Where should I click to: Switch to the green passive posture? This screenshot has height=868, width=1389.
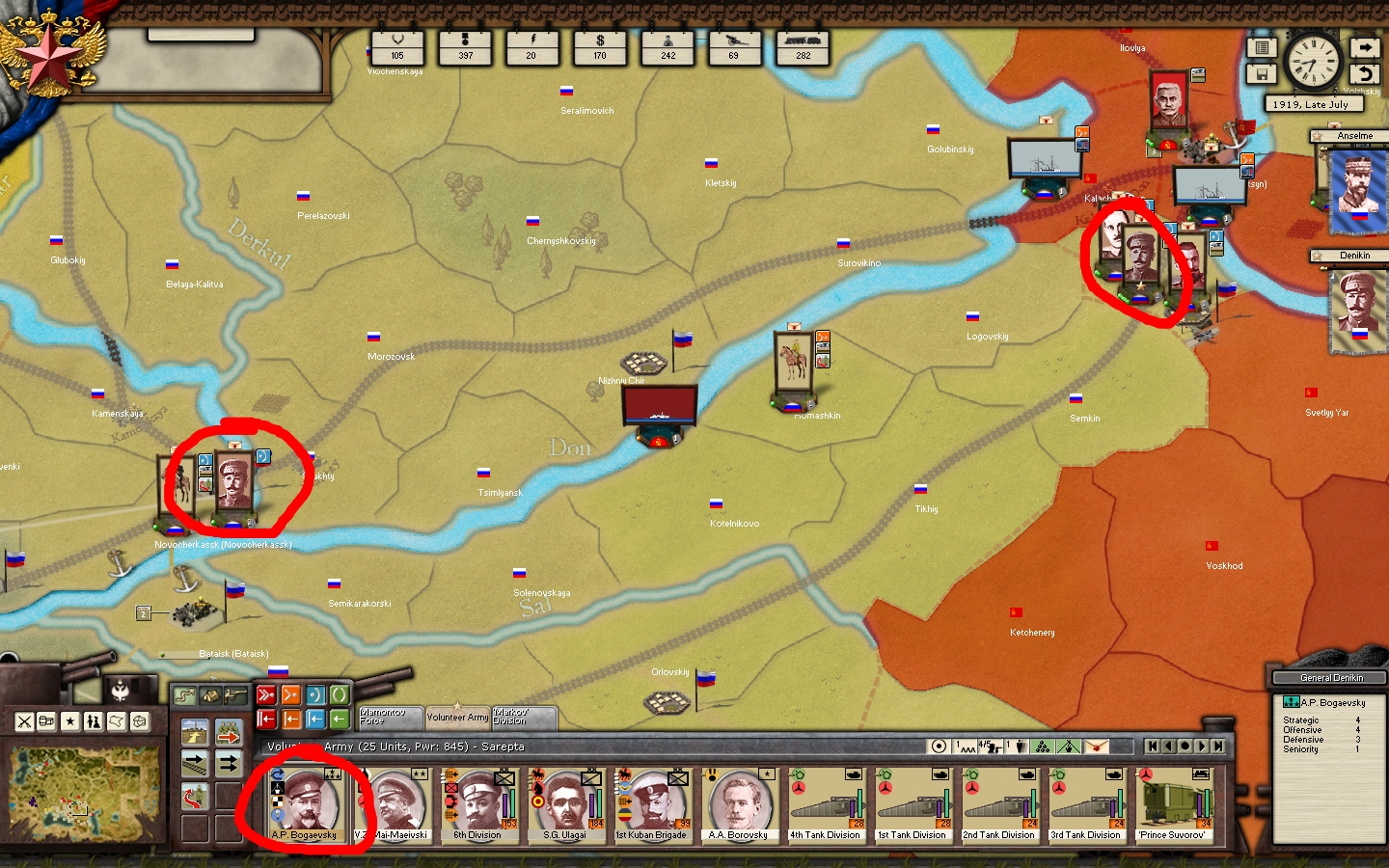(340, 694)
